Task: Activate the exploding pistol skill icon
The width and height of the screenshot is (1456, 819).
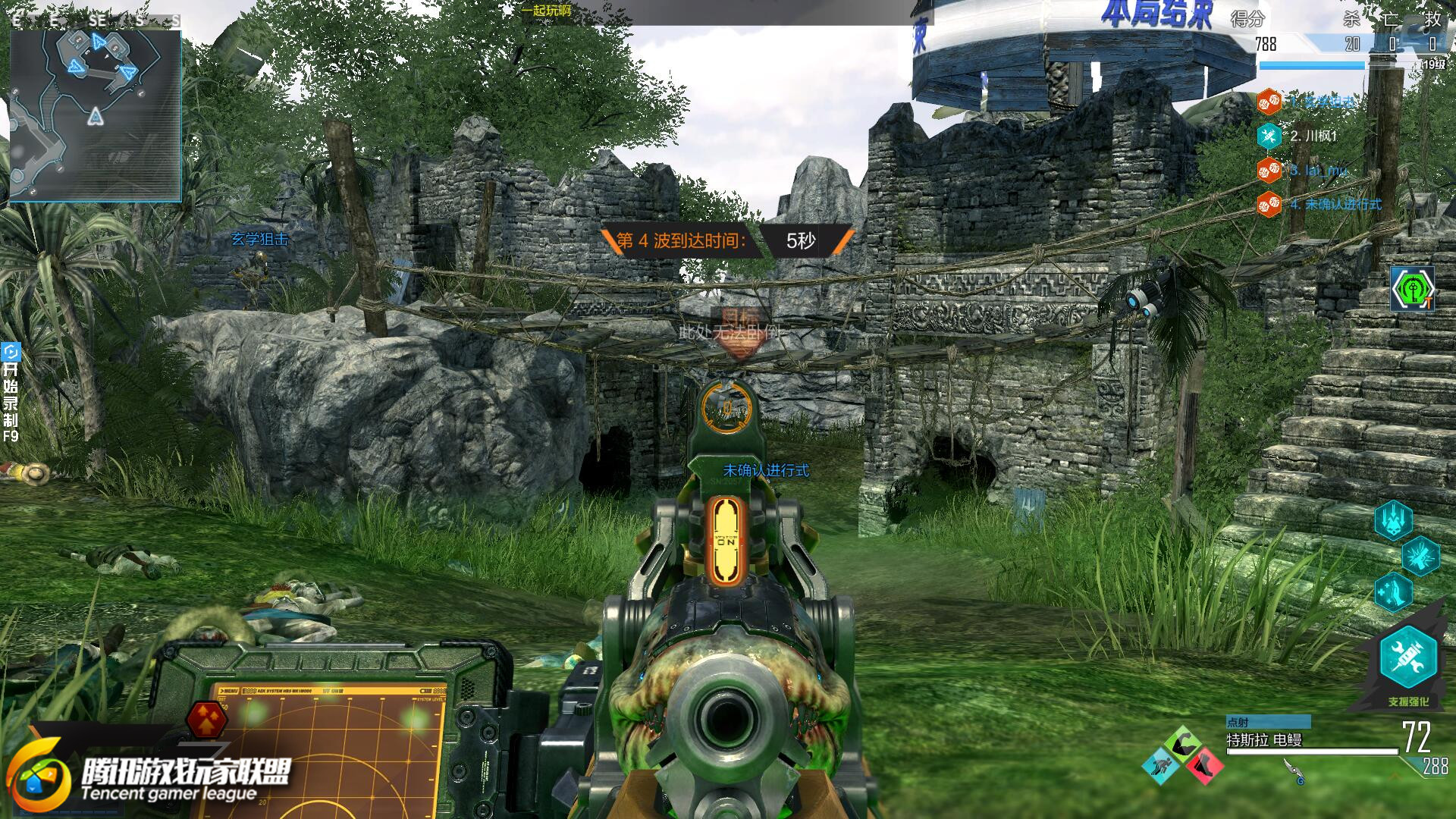Action: (x=1420, y=556)
